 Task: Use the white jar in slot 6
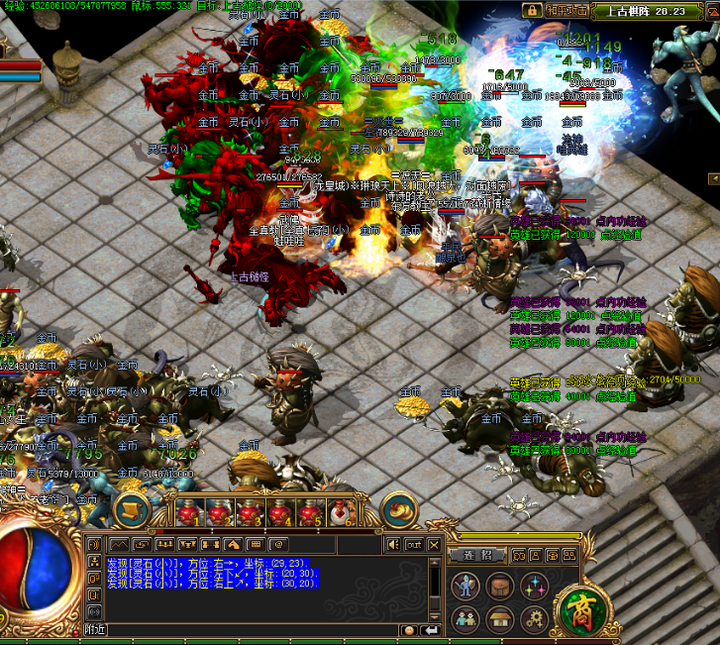[x=340, y=512]
